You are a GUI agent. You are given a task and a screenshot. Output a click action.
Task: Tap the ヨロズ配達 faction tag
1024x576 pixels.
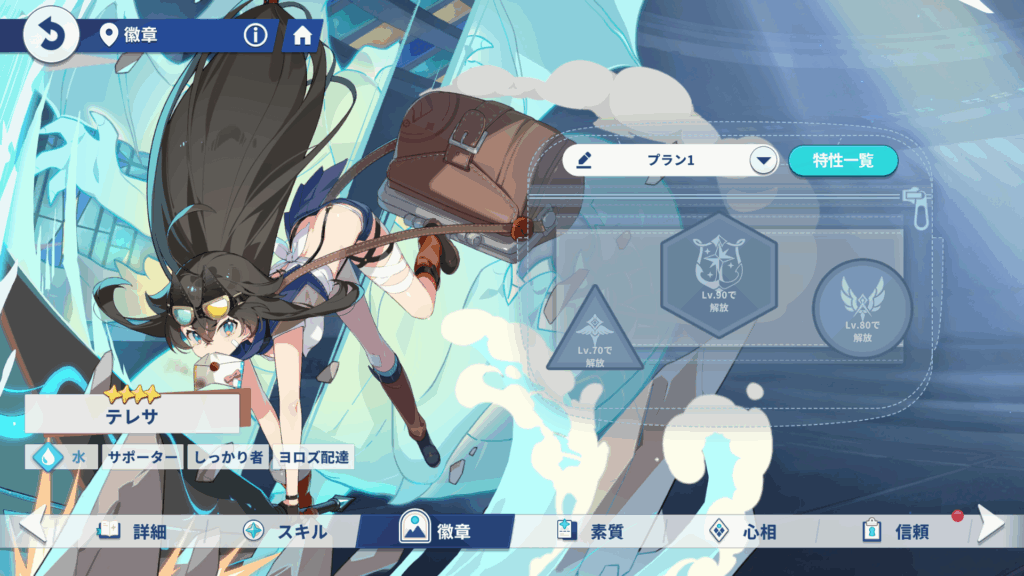coord(314,458)
